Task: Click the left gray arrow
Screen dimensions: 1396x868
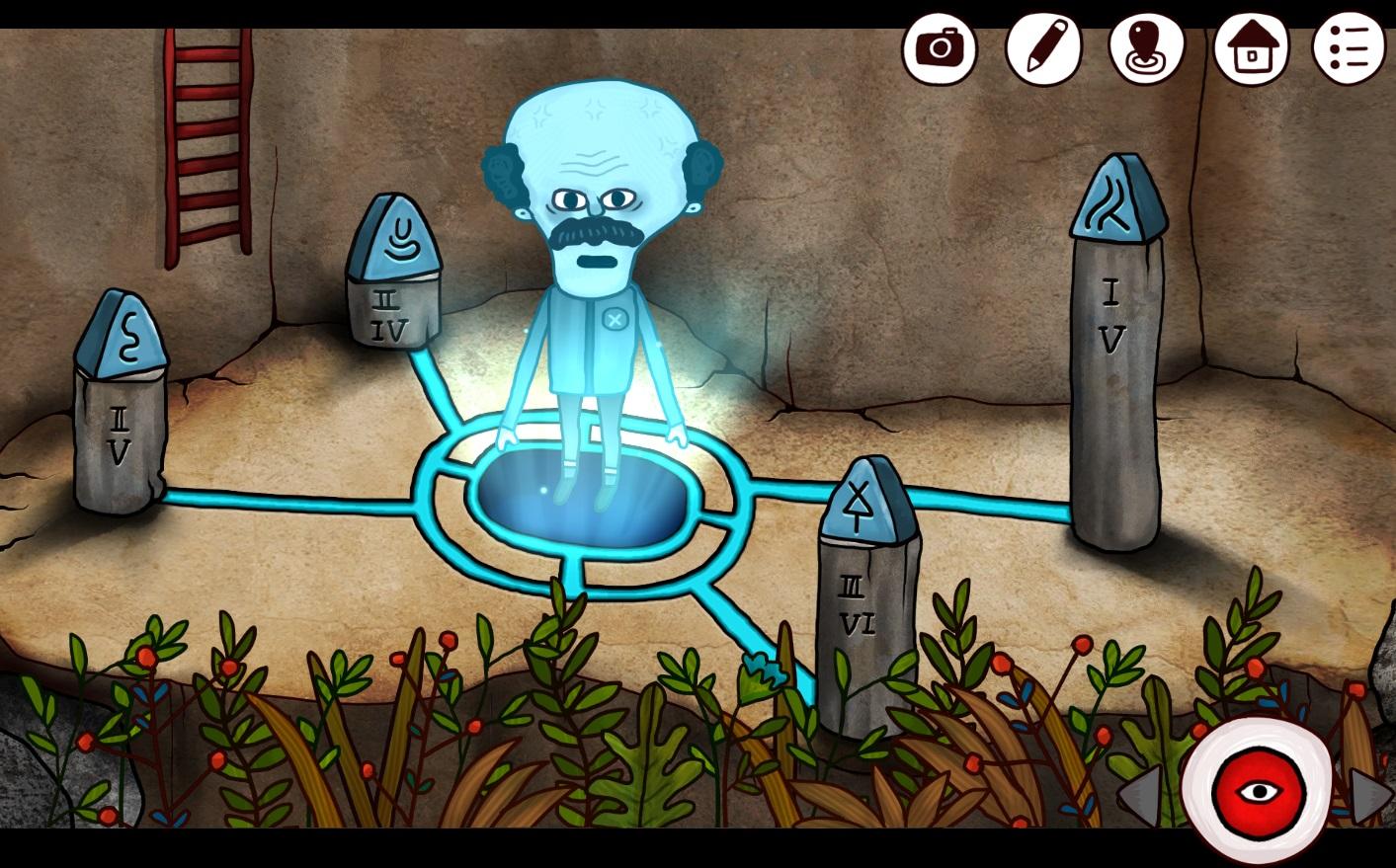Action: point(1141,794)
